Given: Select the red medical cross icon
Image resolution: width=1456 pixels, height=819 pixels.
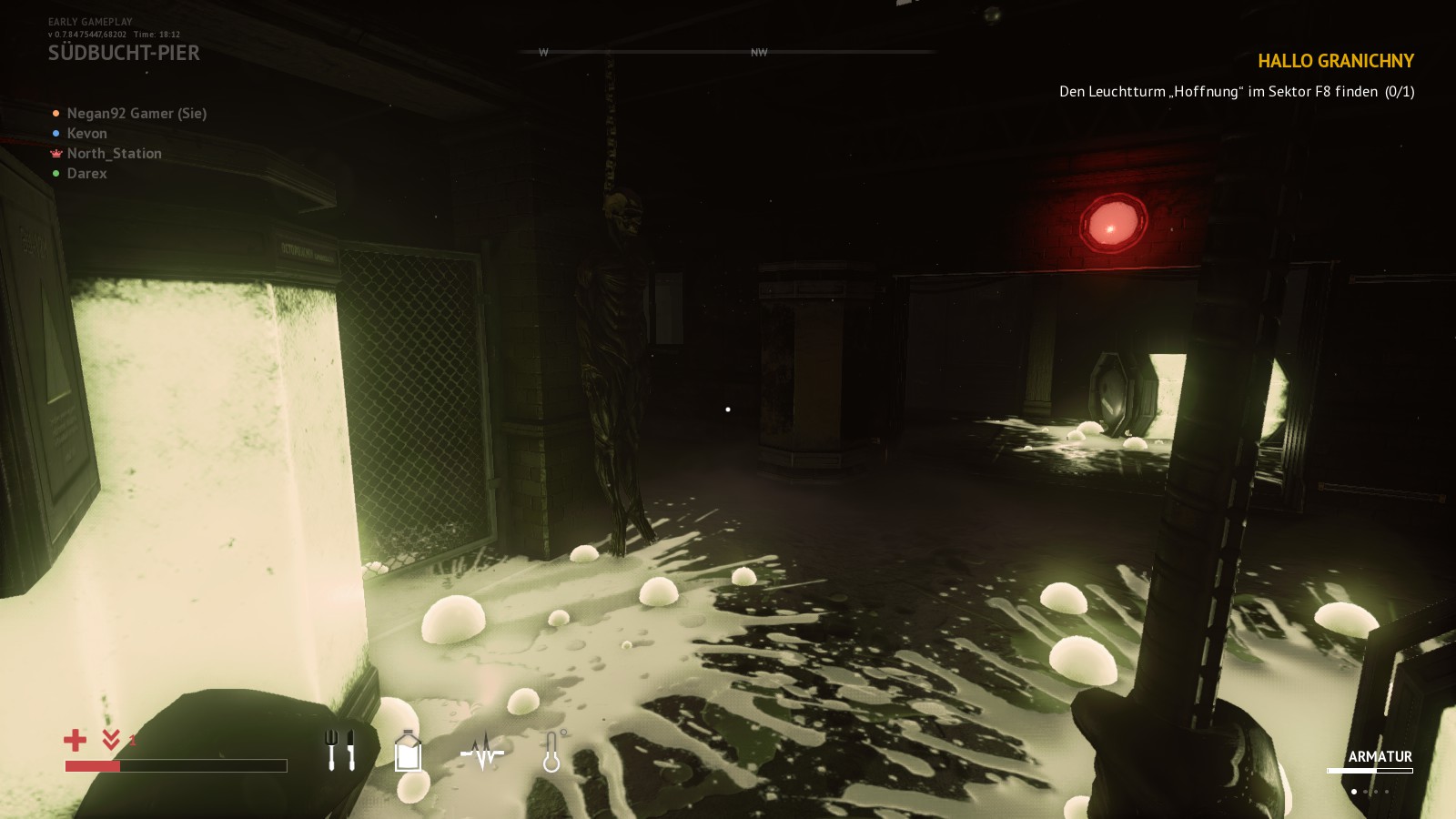Looking at the screenshot, I should point(75,739).
